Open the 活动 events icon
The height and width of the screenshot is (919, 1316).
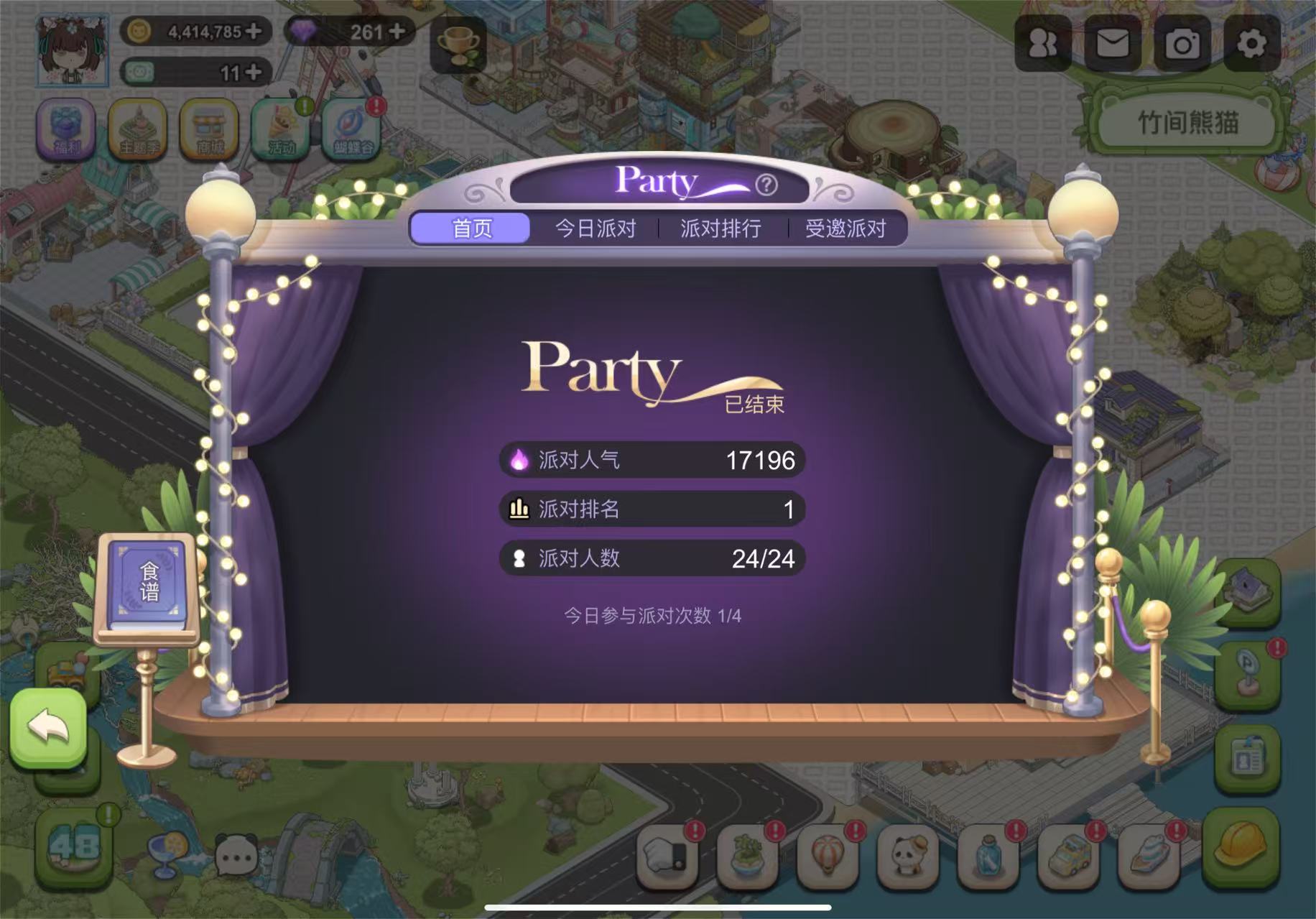pos(281,129)
